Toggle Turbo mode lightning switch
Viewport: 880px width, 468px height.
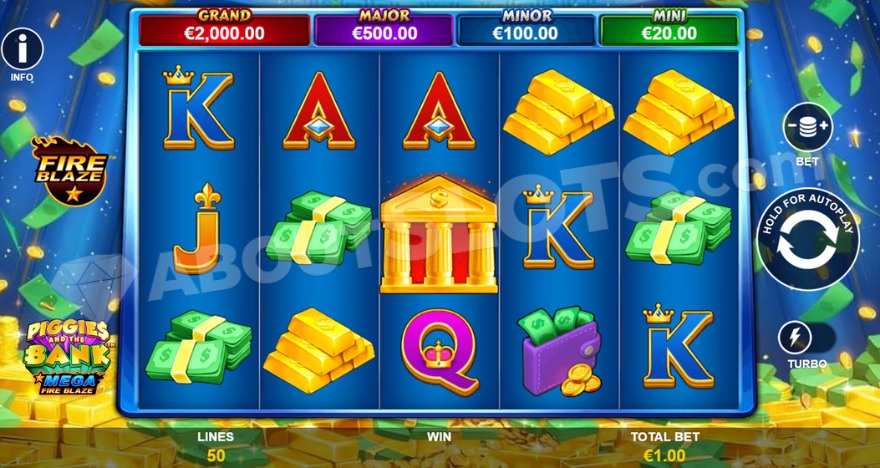pos(806,338)
